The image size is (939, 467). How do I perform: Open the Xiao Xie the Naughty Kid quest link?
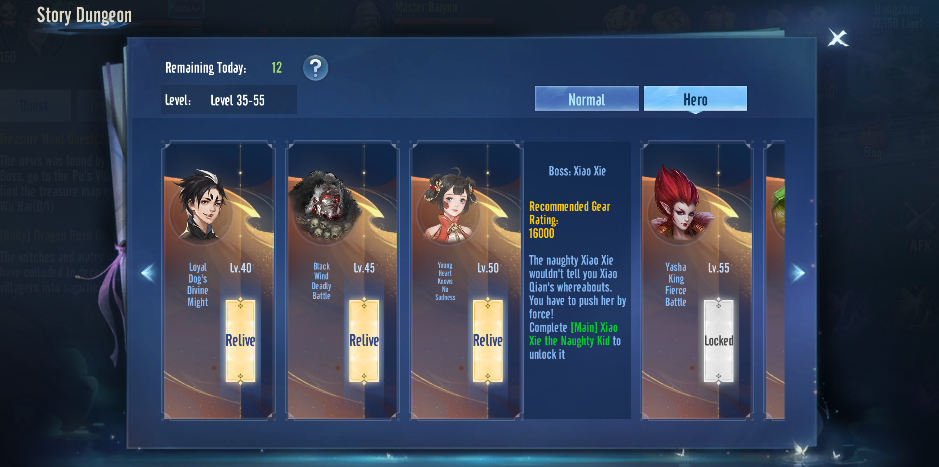point(574,334)
